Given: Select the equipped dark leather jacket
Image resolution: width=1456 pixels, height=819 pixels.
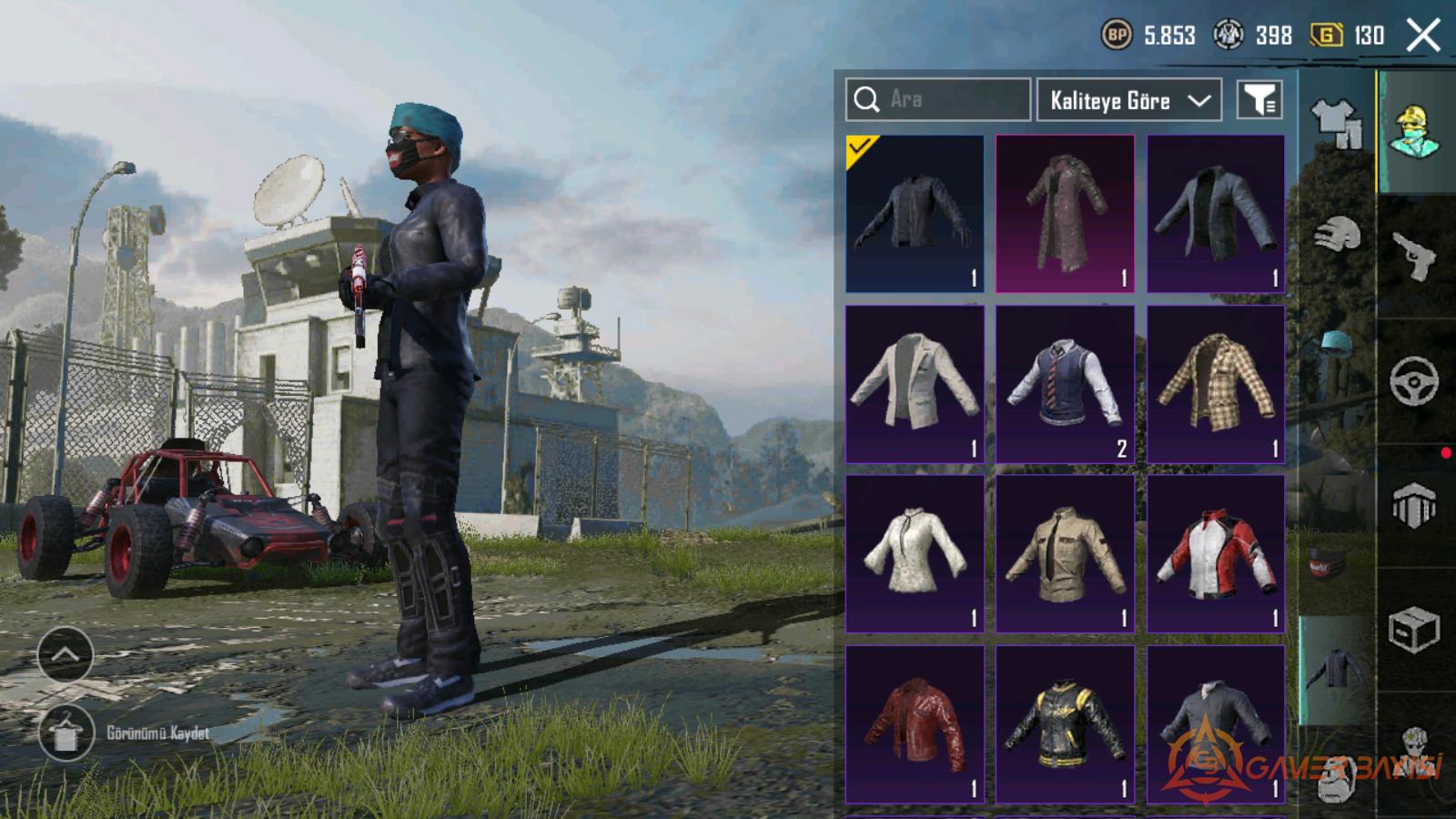Looking at the screenshot, I should (915, 214).
